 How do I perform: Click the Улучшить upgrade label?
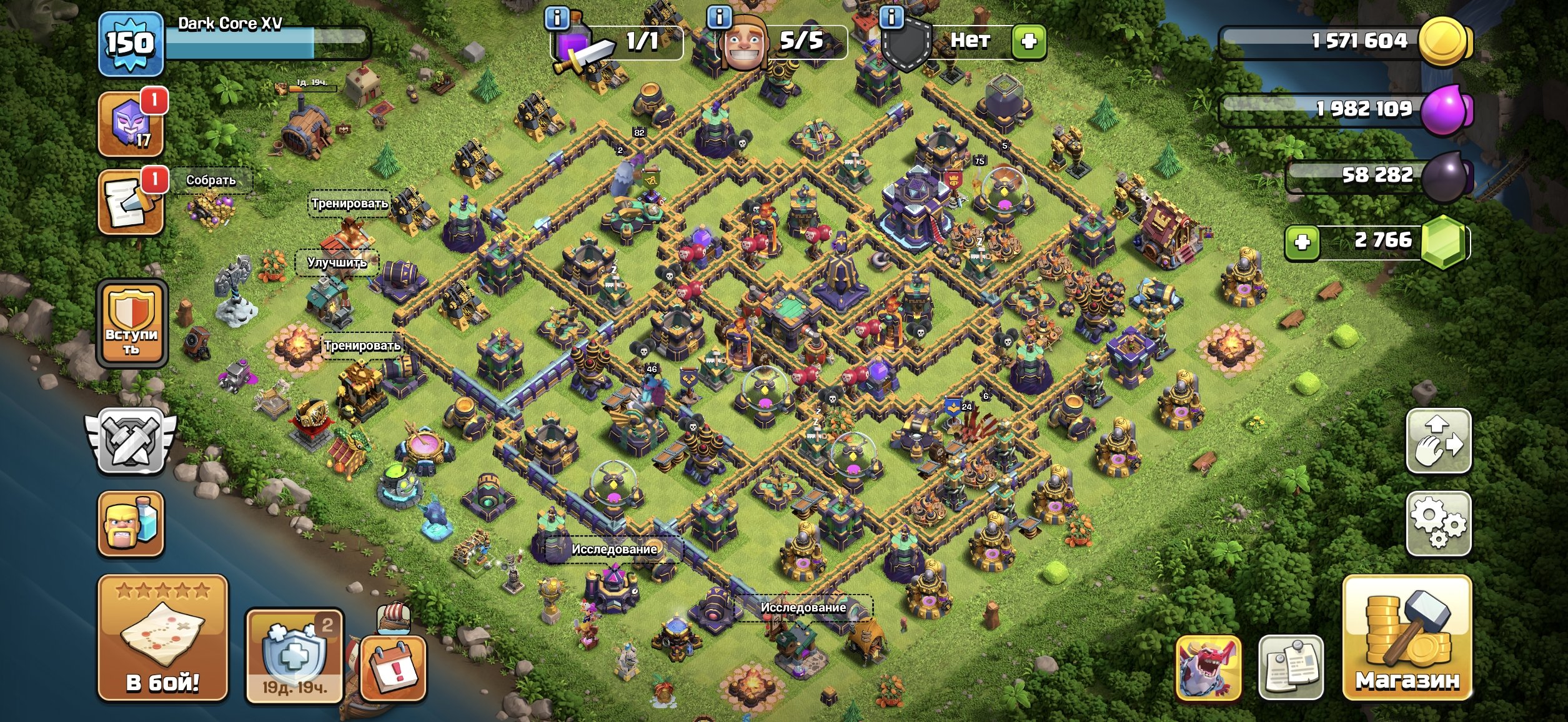337,262
